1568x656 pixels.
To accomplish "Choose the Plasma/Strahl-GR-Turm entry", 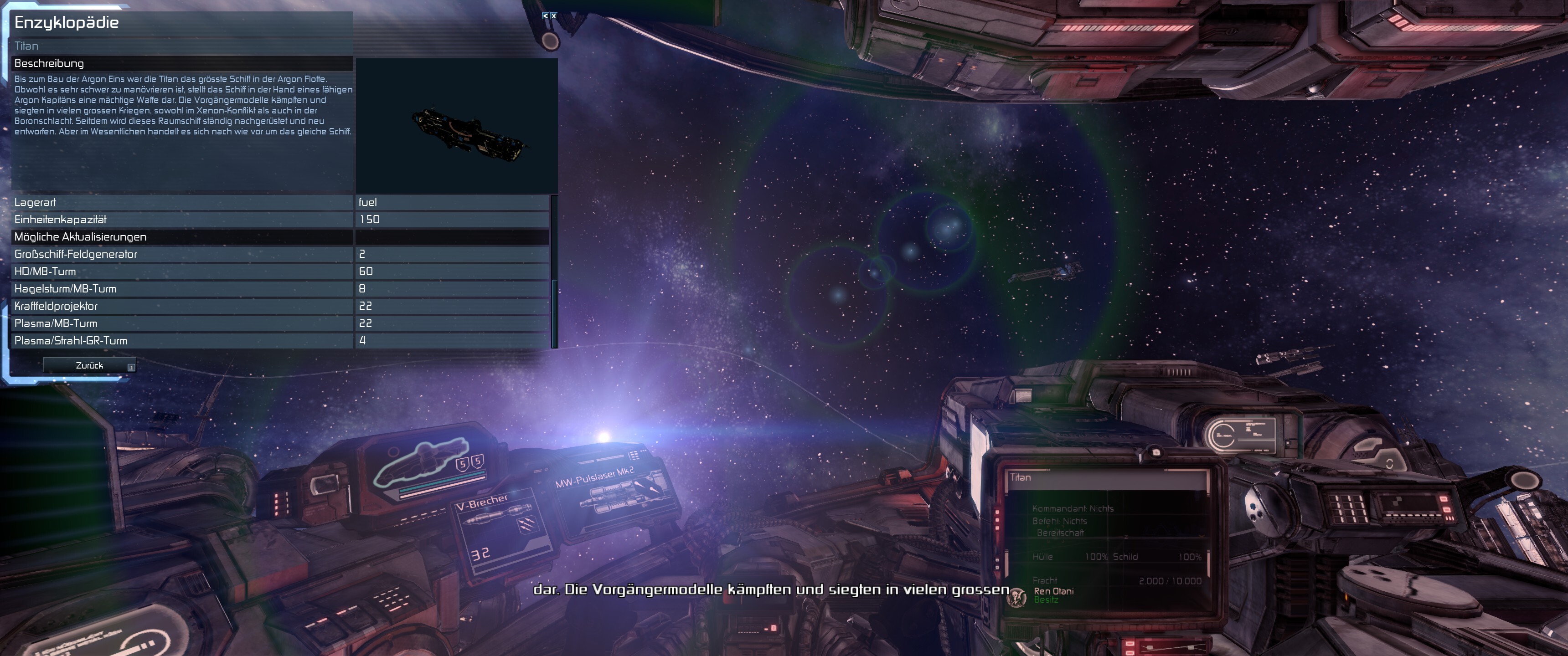I will pyautogui.click(x=183, y=341).
